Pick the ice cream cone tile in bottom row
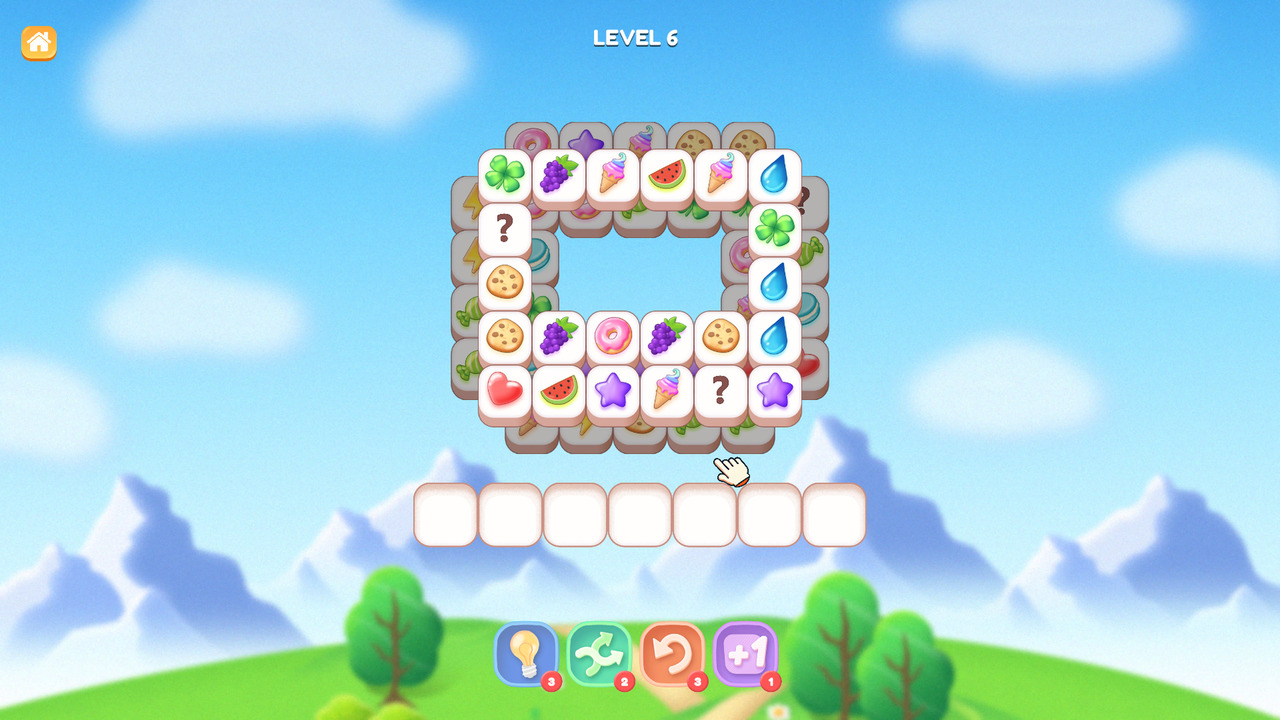Viewport: 1280px width, 720px height. [x=667, y=390]
